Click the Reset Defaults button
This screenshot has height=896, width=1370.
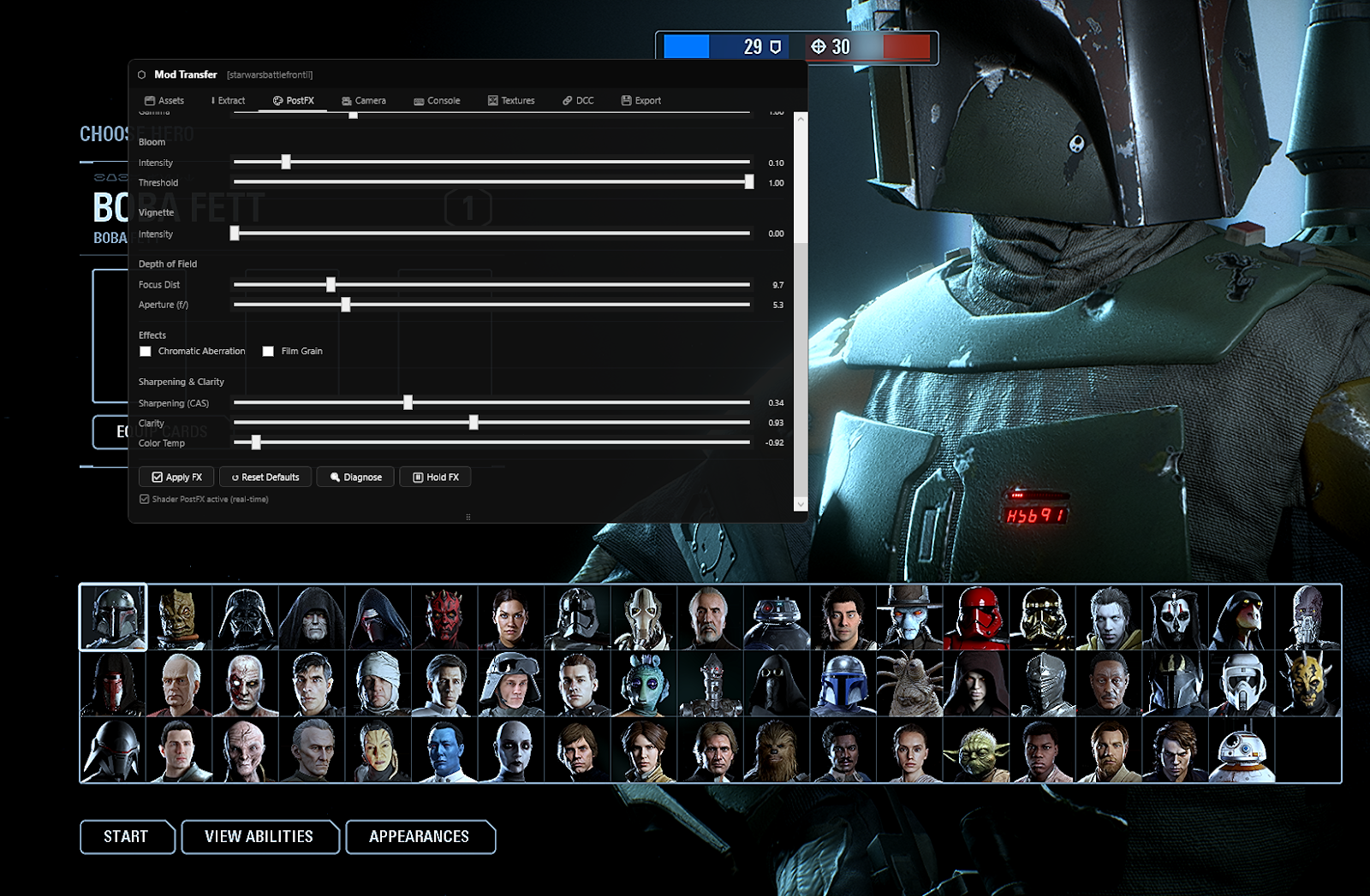click(265, 477)
